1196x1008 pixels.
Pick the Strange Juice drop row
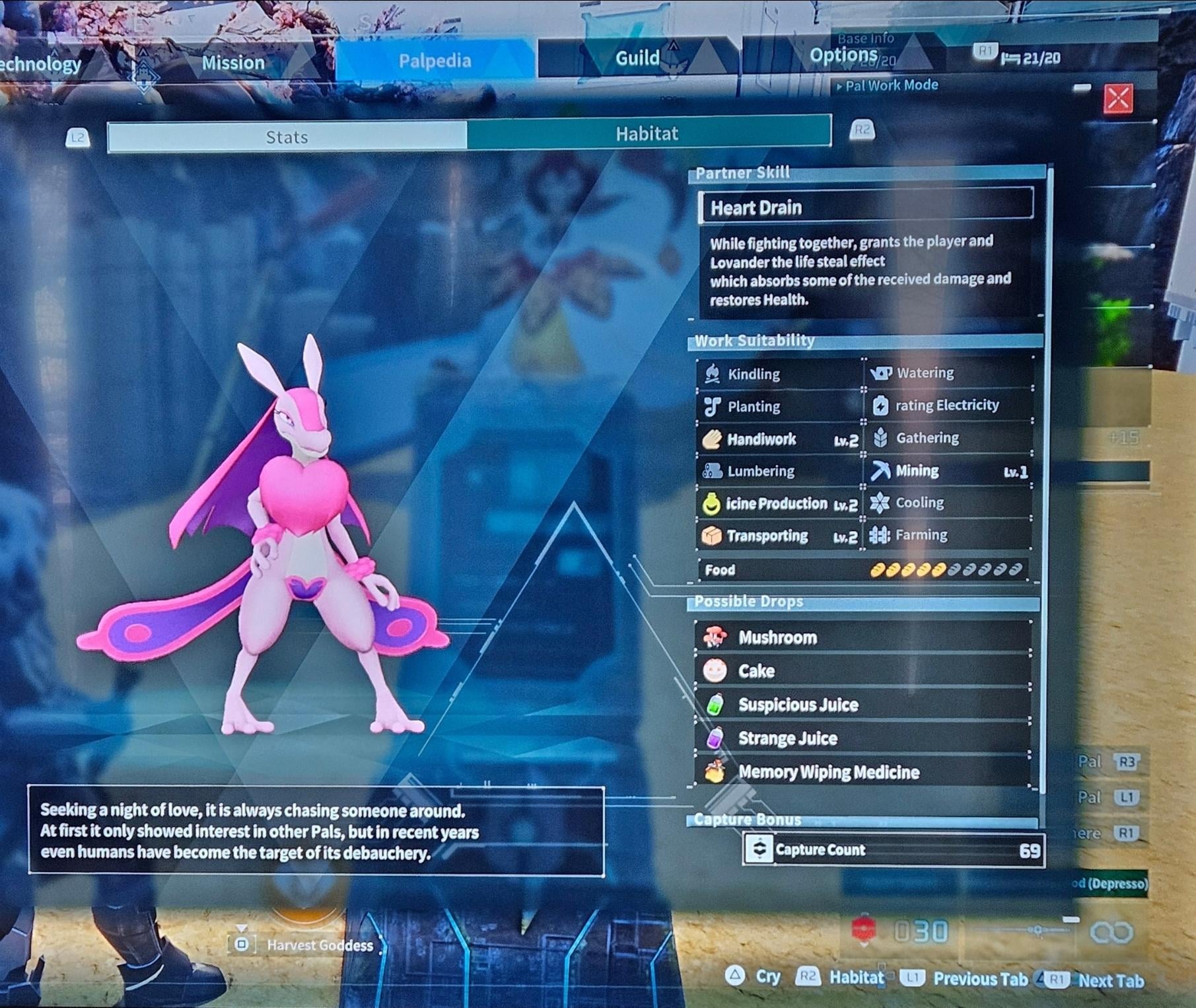click(x=862, y=738)
